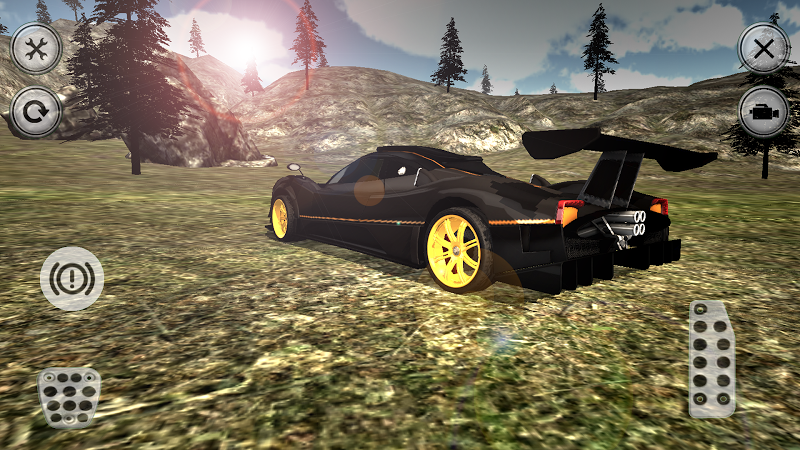Engage the handbrake warning icon button
Viewport: 800px width, 450px height.
(72, 278)
